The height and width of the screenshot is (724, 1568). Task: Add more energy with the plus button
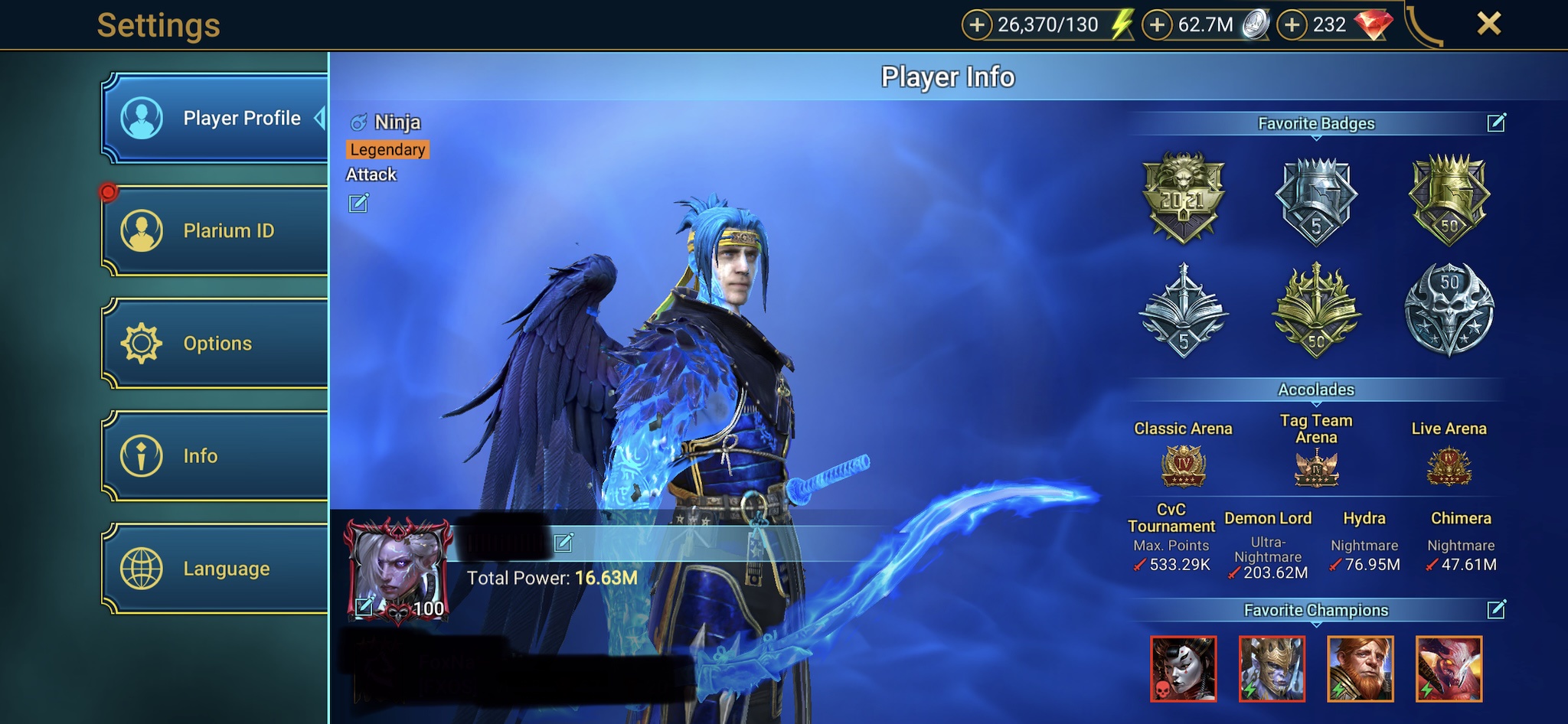976,25
